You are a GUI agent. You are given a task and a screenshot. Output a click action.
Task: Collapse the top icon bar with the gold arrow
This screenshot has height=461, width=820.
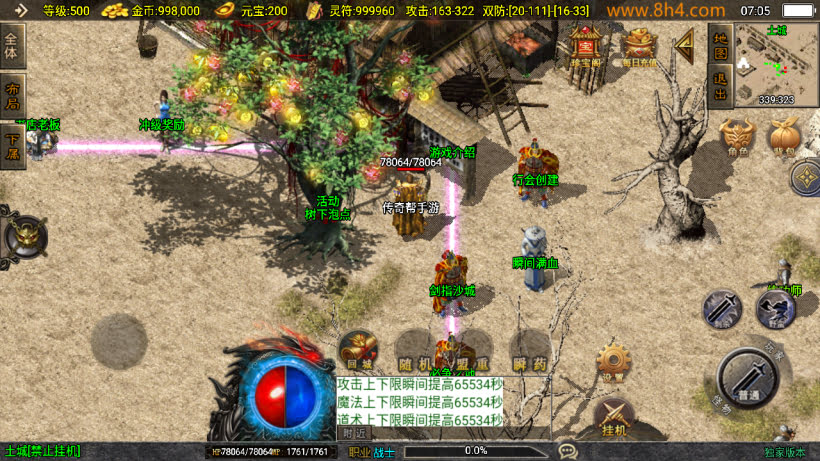[685, 45]
